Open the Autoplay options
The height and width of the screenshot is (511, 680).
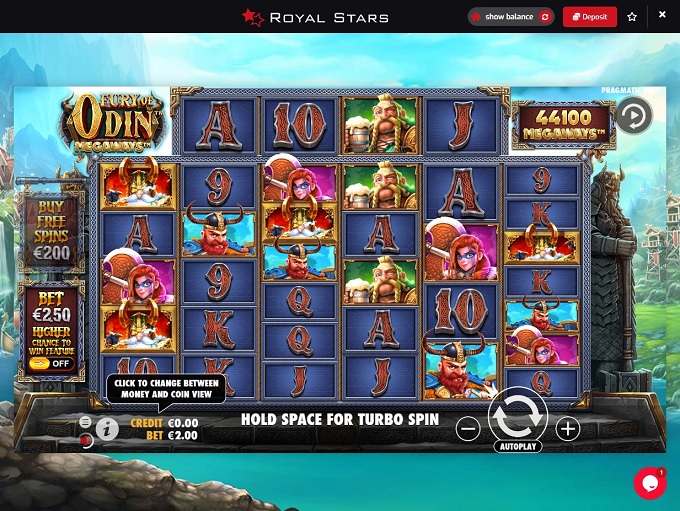[x=517, y=447]
